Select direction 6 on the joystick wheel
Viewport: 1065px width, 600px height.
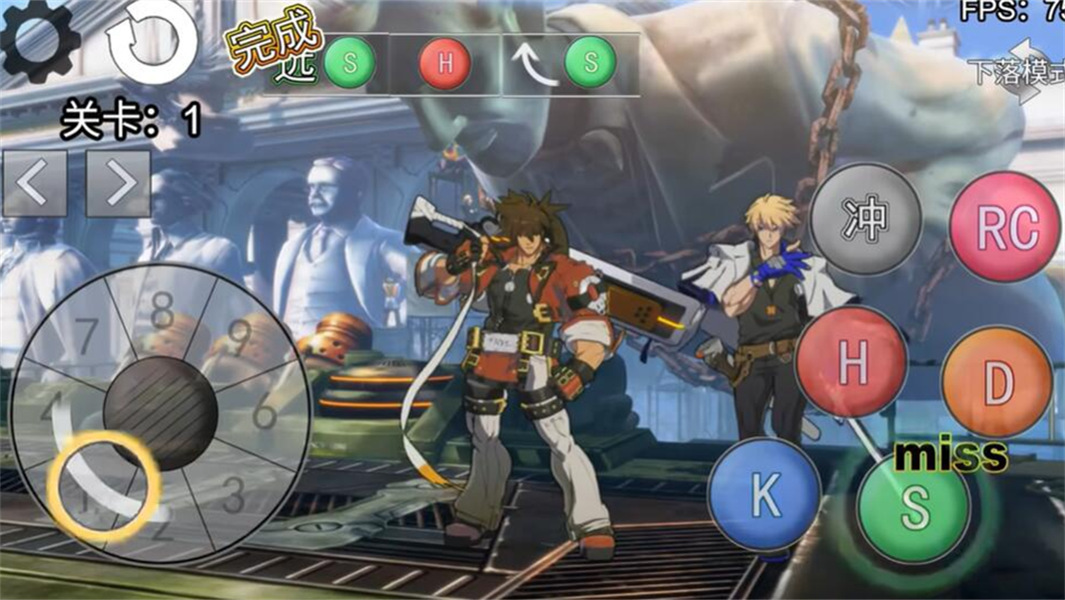click(264, 412)
